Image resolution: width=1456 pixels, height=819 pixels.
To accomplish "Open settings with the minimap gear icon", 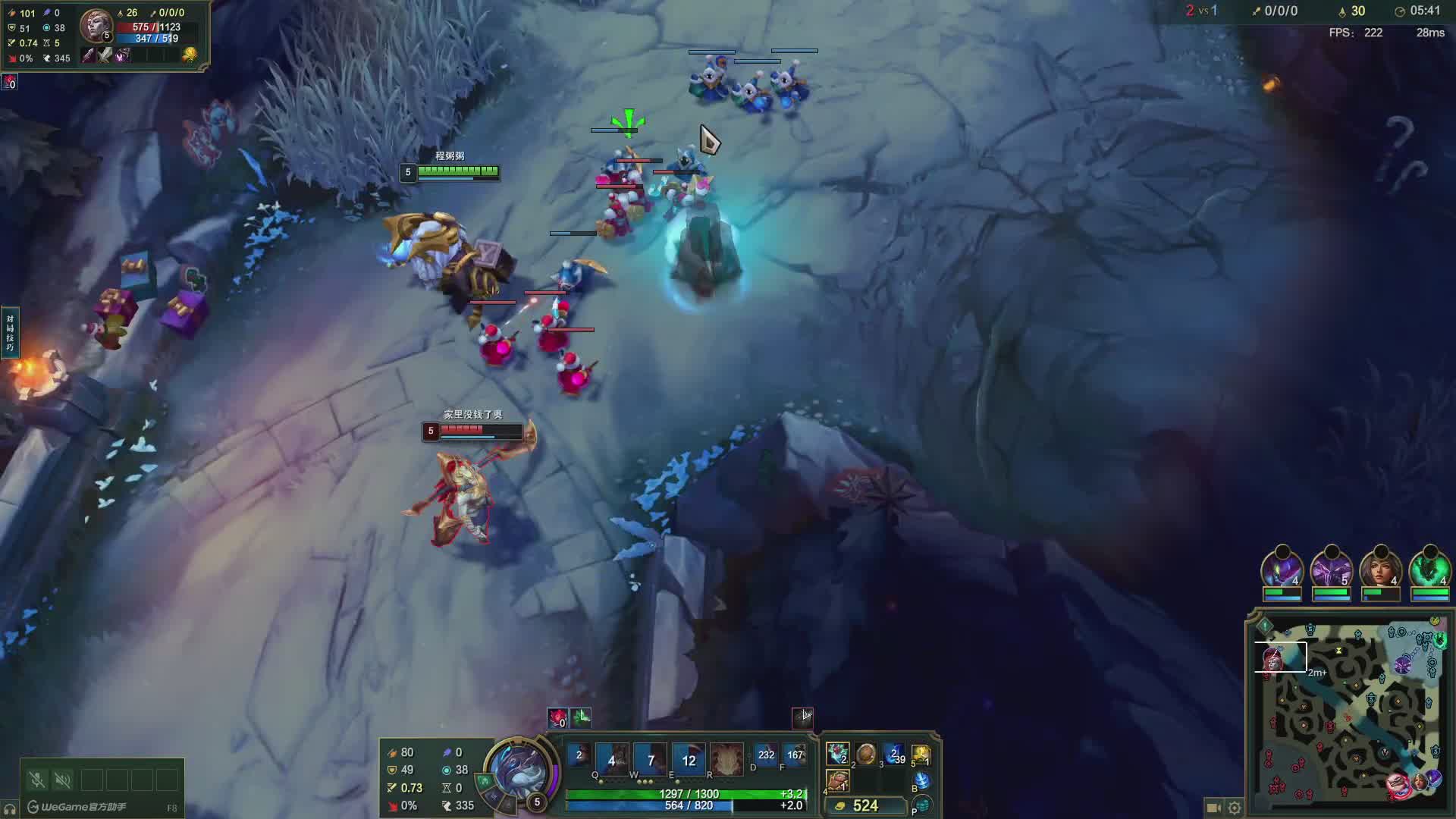I will tap(1235, 808).
